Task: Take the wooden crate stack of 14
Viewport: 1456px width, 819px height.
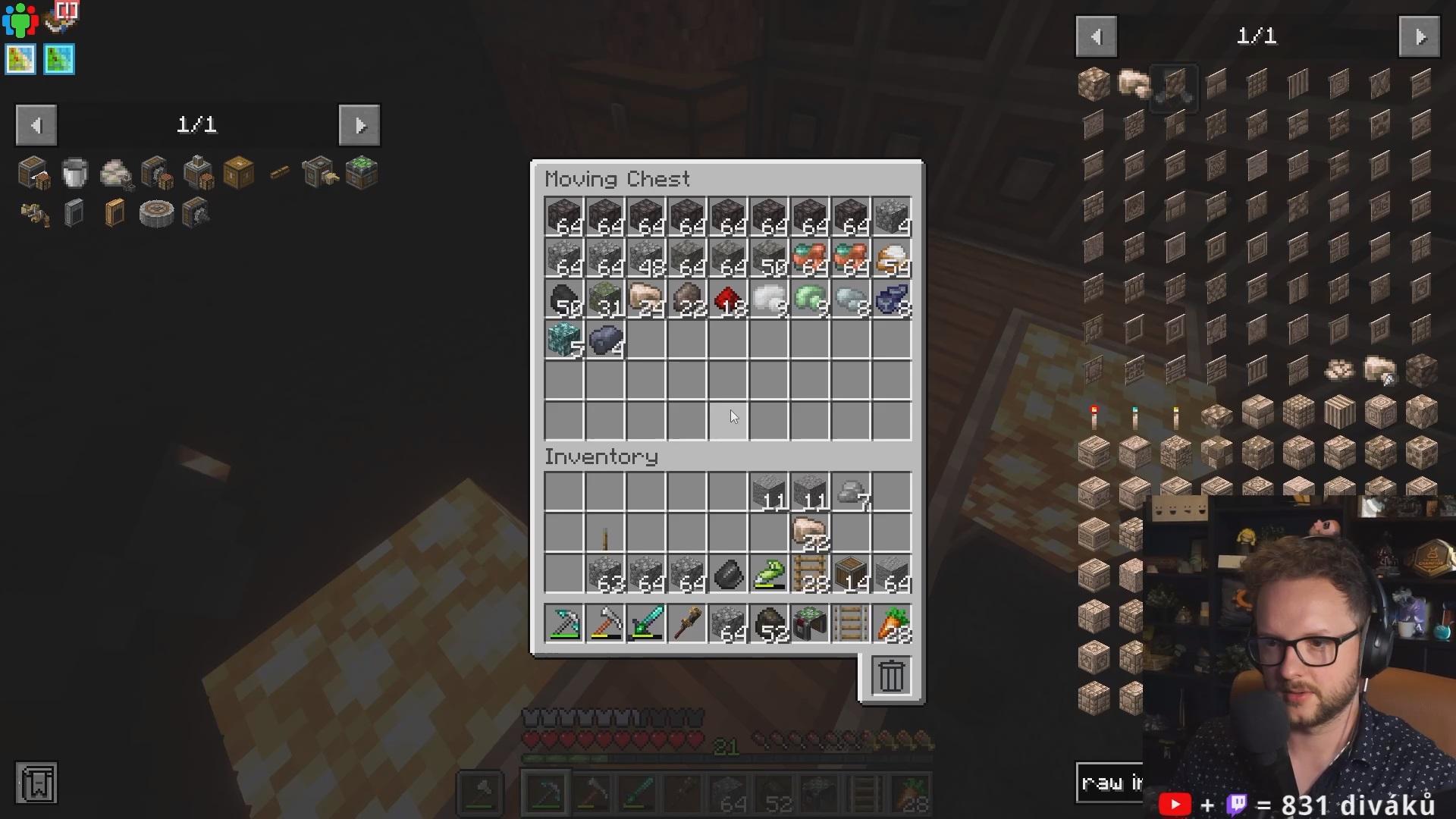Action: [851, 574]
